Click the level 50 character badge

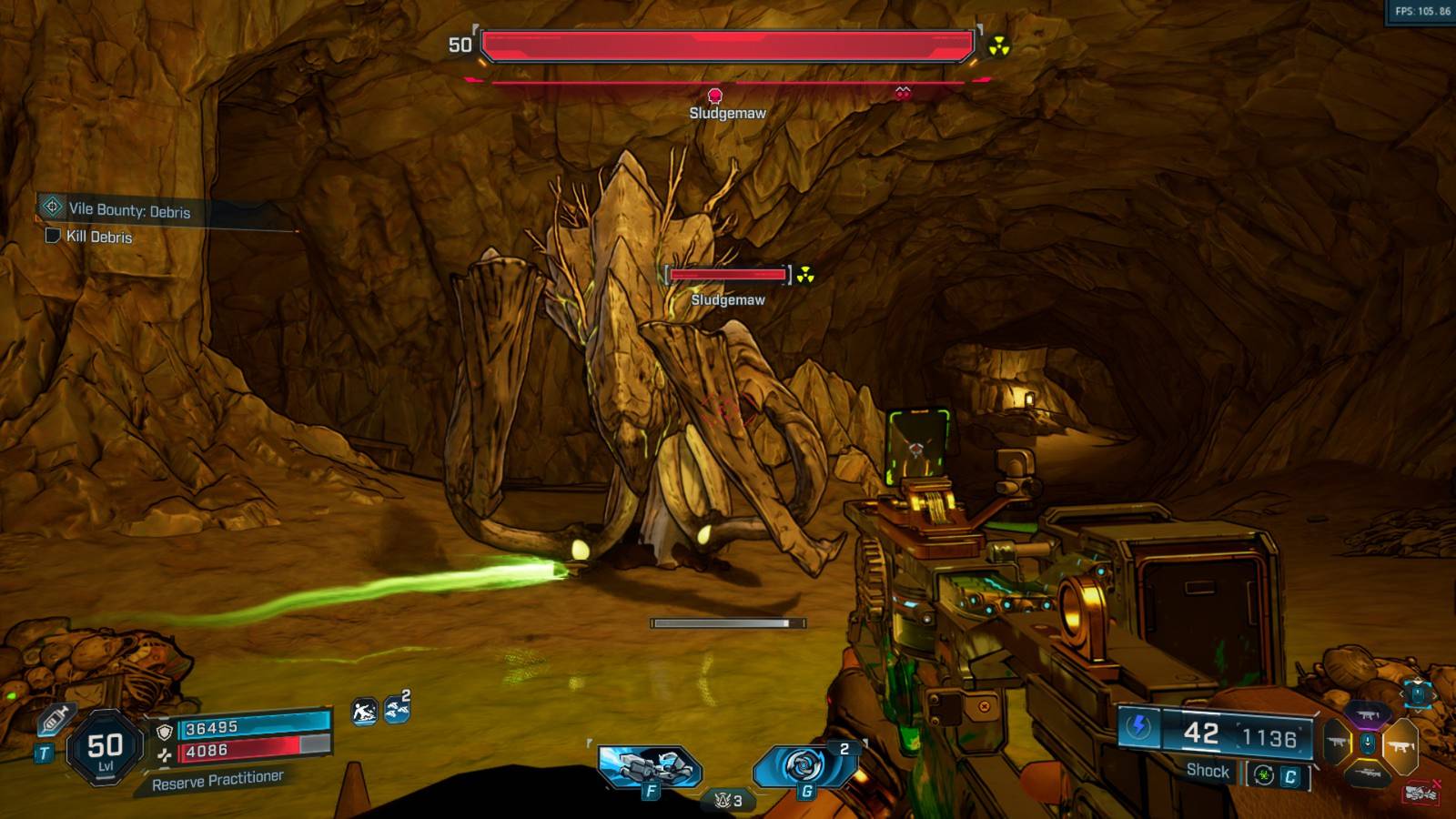pyautogui.click(x=106, y=747)
